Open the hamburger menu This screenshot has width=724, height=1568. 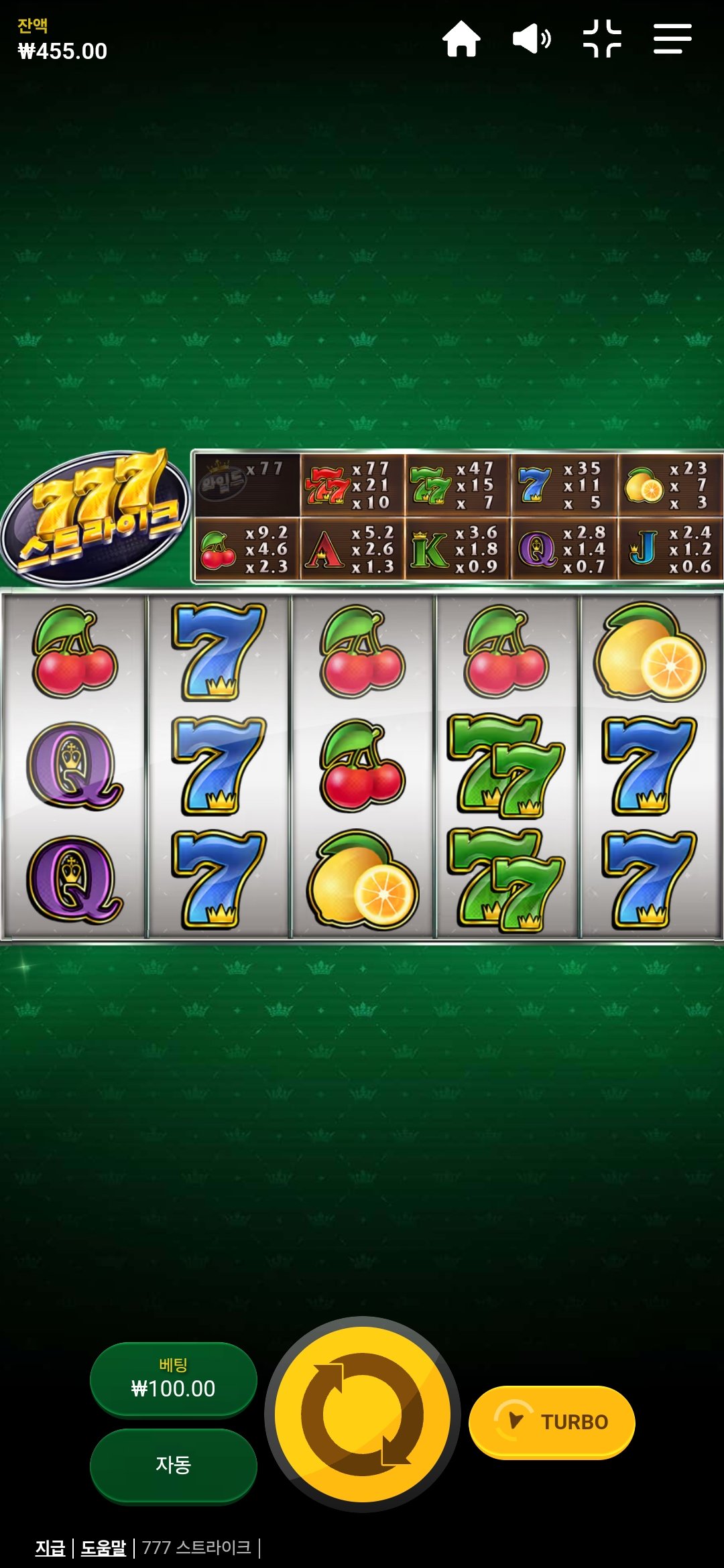(672, 39)
